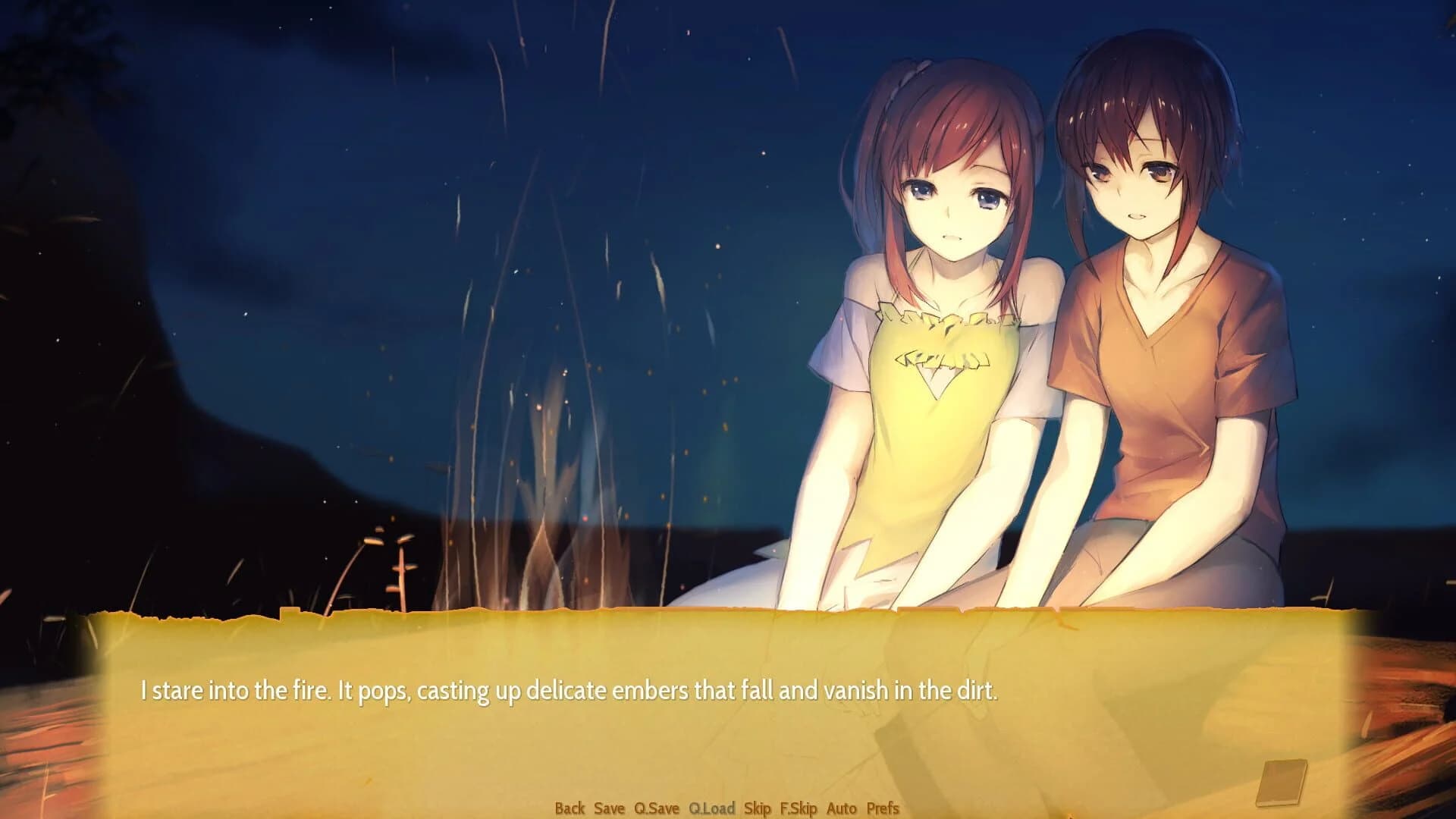This screenshot has height=819, width=1456.
Task: Click the short-haired girl in orange shirt
Action: [x=1160, y=341]
